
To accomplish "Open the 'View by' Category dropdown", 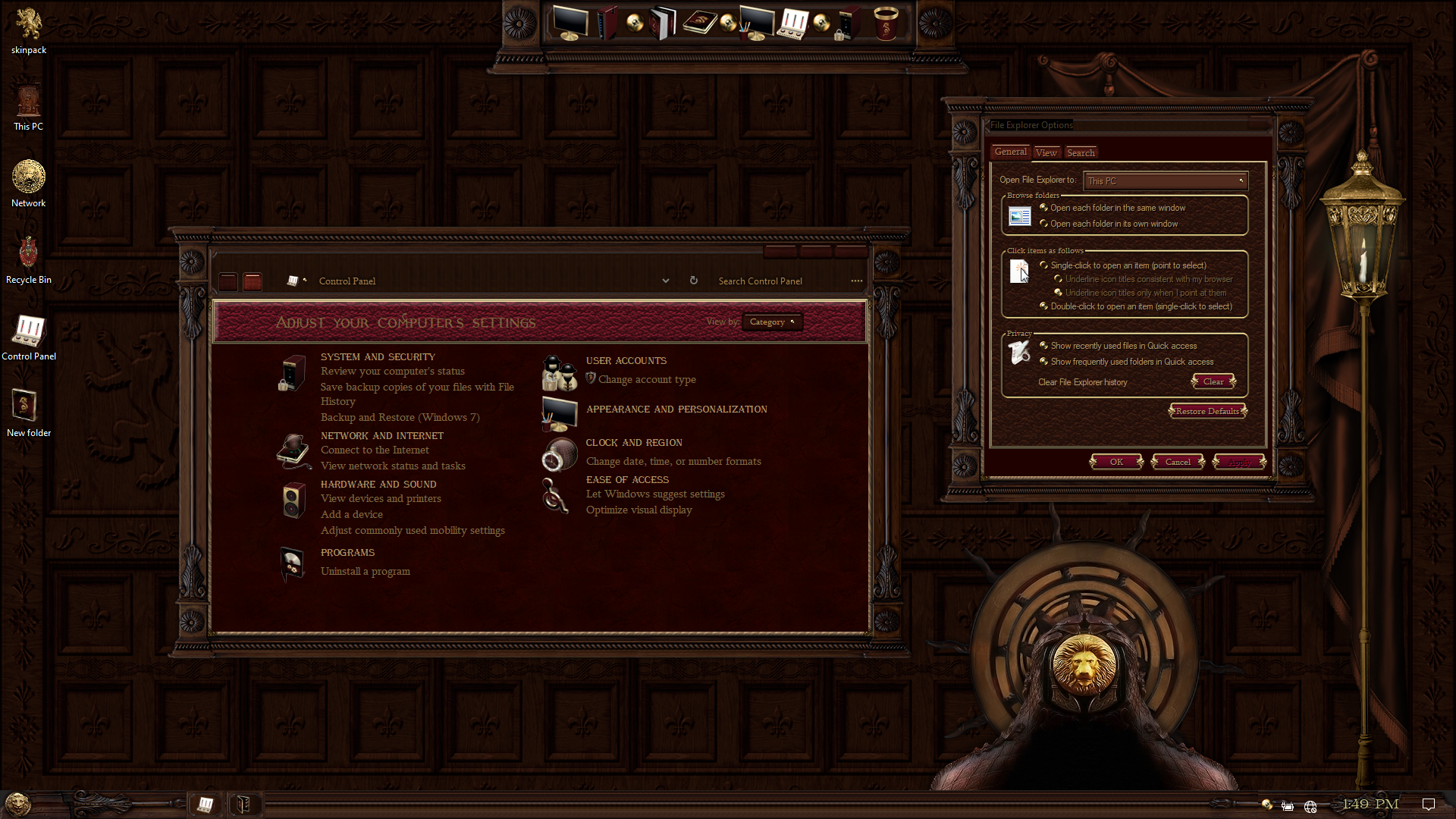I will pos(772,322).
